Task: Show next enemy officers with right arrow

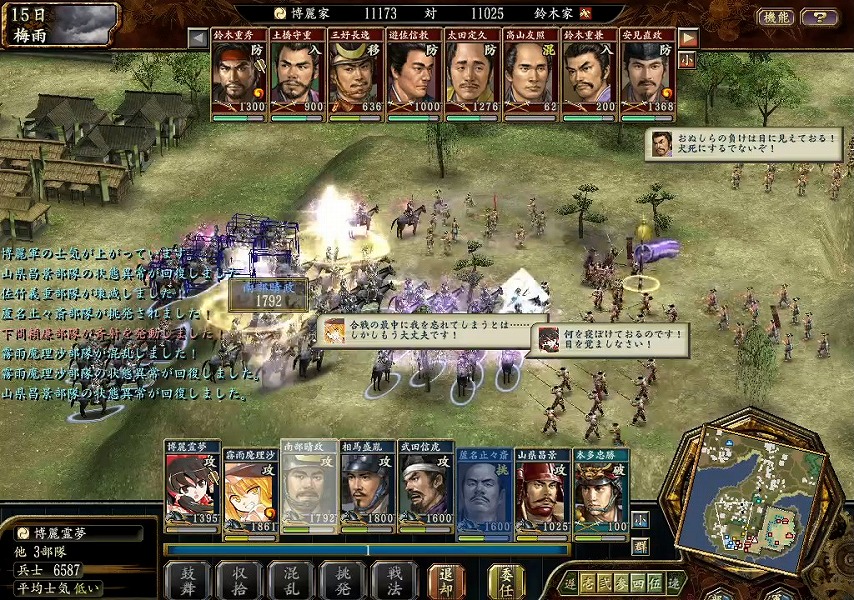Action: click(688, 38)
